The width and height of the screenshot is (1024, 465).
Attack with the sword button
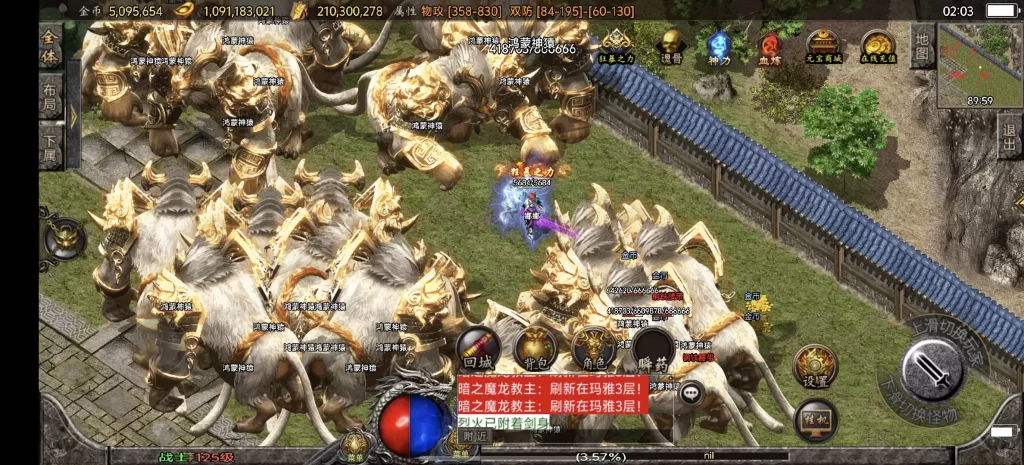[x=932, y=371]
